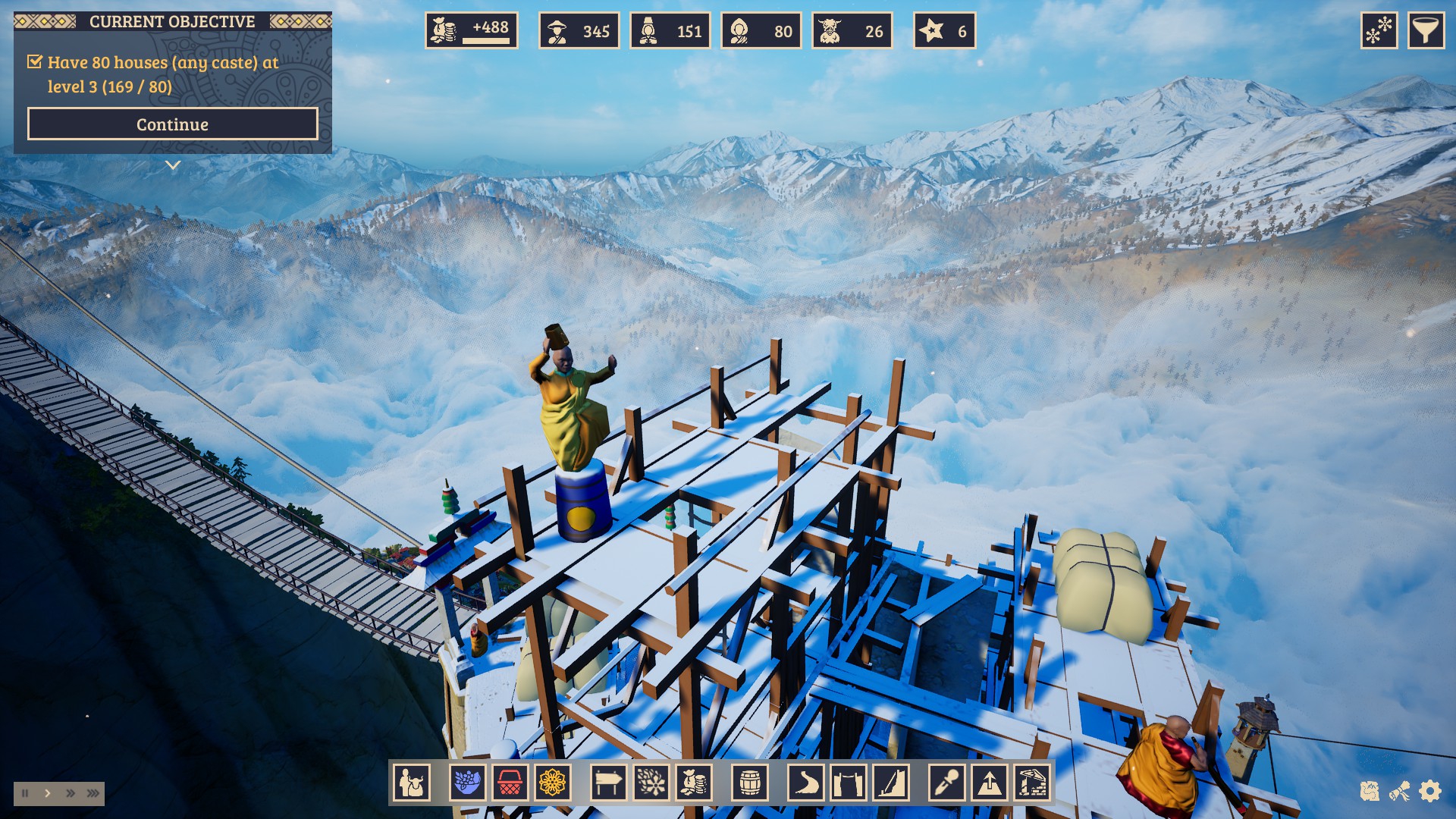Activate the eyedropper copy tool
Image resolution: width=1456 pixels, height=819 pixels.
(947, 782)
